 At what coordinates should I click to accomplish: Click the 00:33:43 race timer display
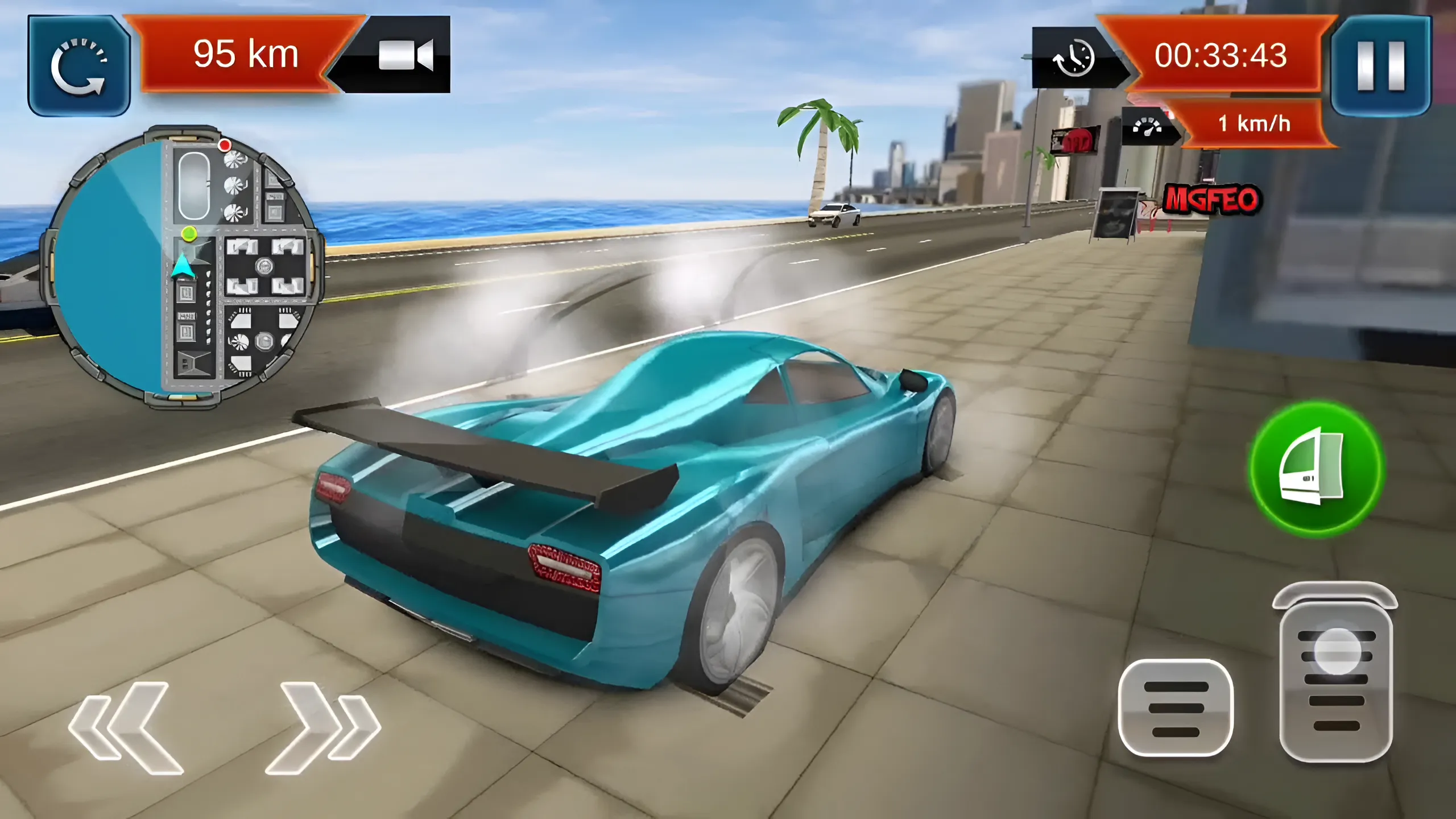(1223, 57)
